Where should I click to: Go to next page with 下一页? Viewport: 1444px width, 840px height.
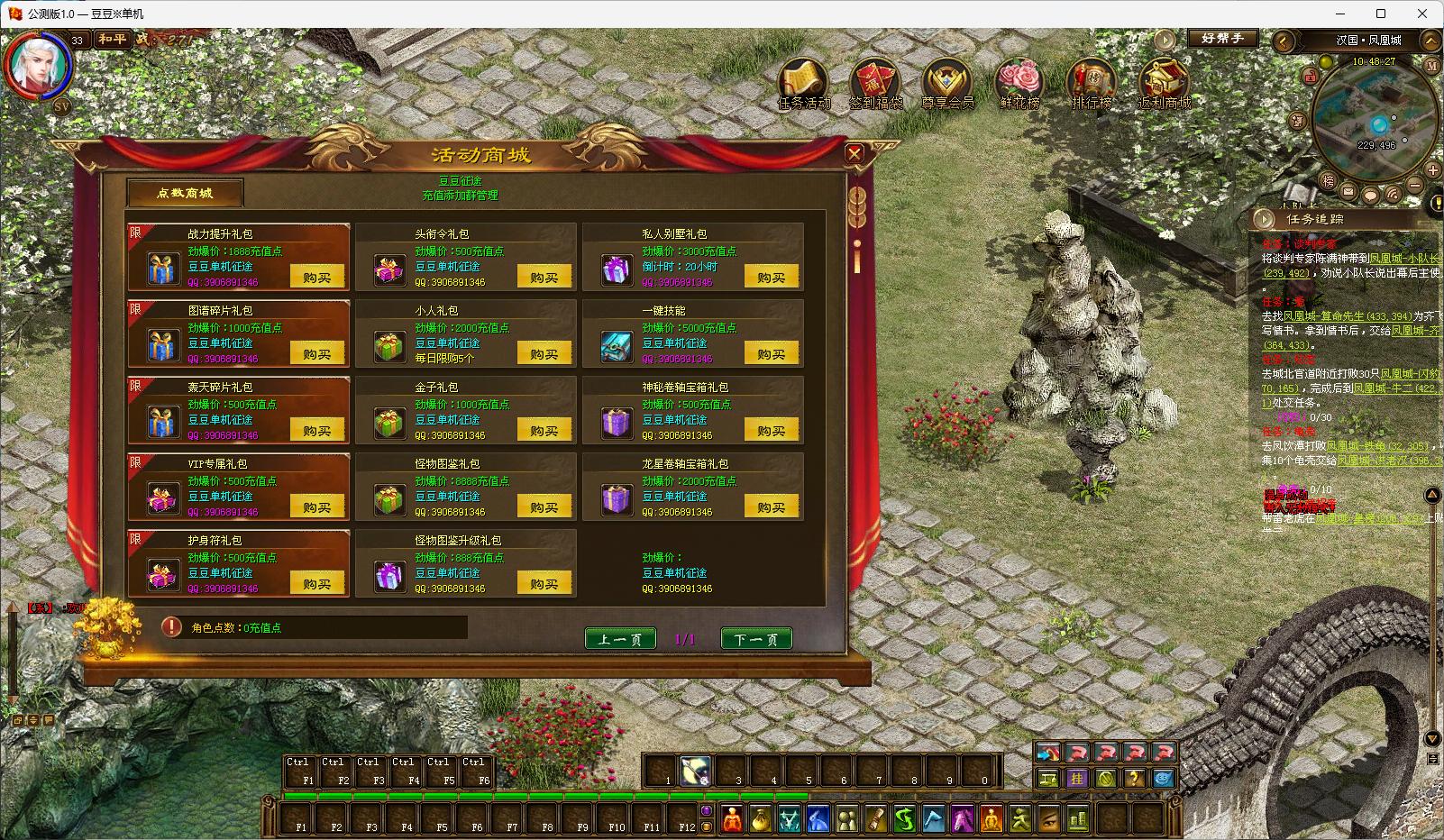coord(756,639)
